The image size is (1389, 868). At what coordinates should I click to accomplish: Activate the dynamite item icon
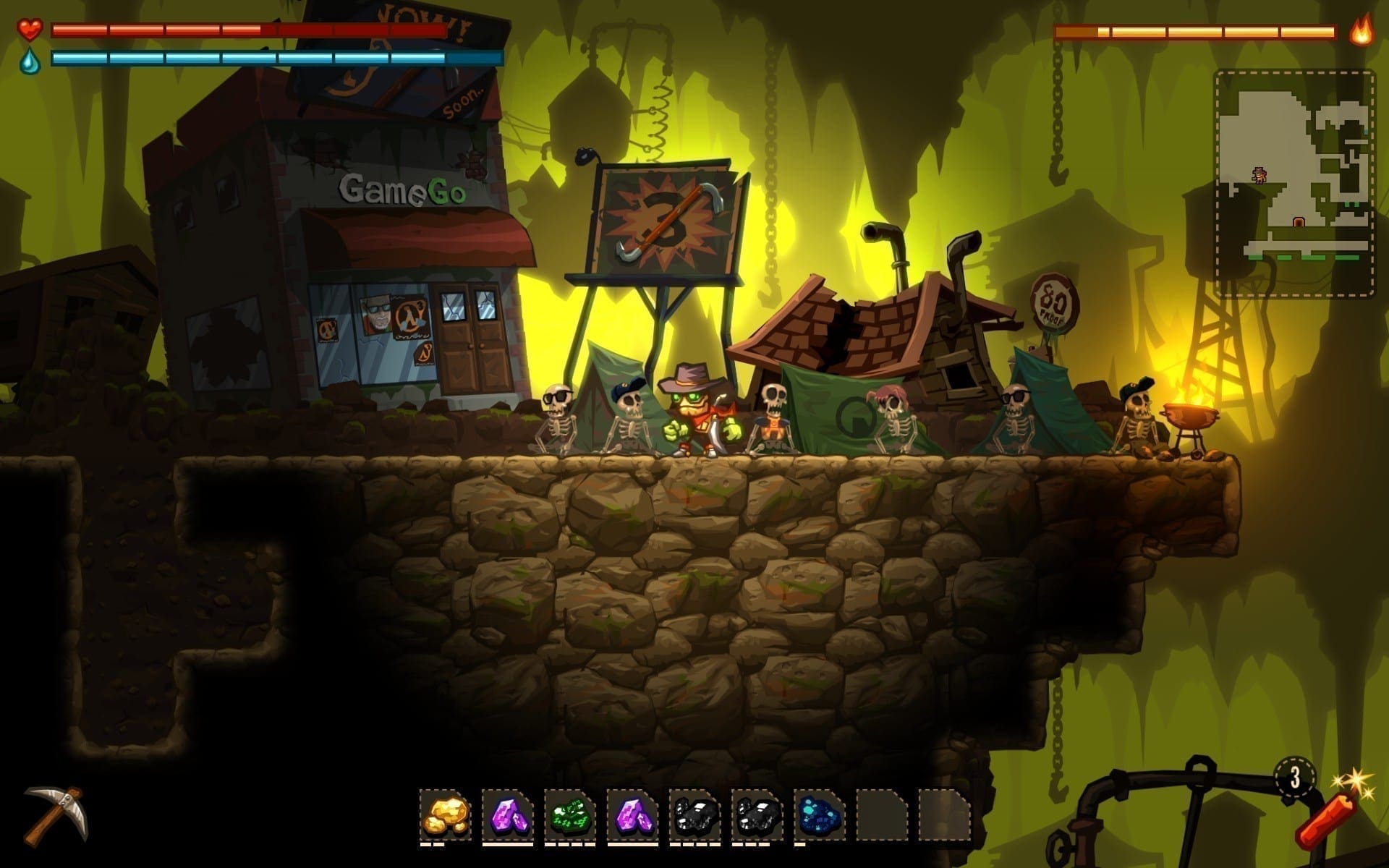pyautogui.click(x=1325, y=822)
